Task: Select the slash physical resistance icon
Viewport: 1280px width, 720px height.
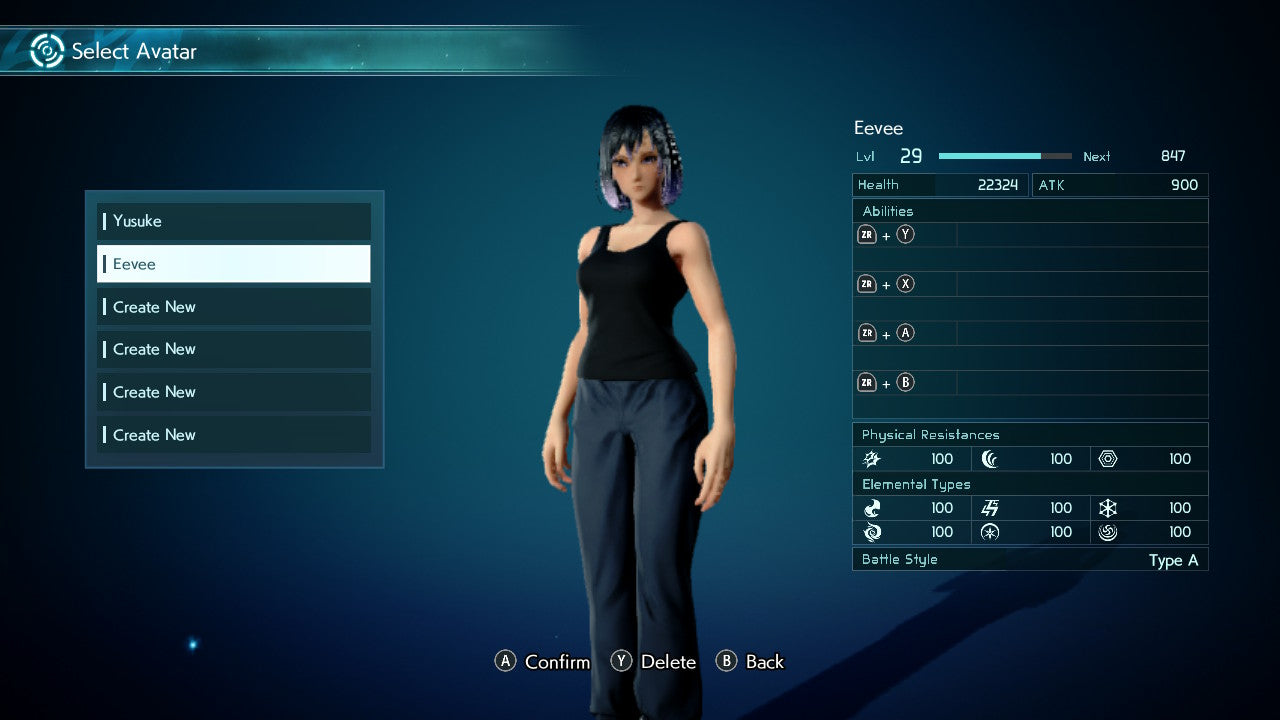Action: click(x=871, y=458)
